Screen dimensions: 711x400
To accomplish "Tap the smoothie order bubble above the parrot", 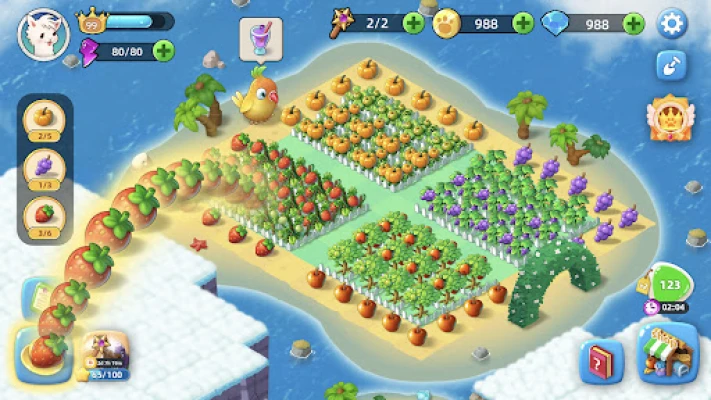I will coord(259,40).
